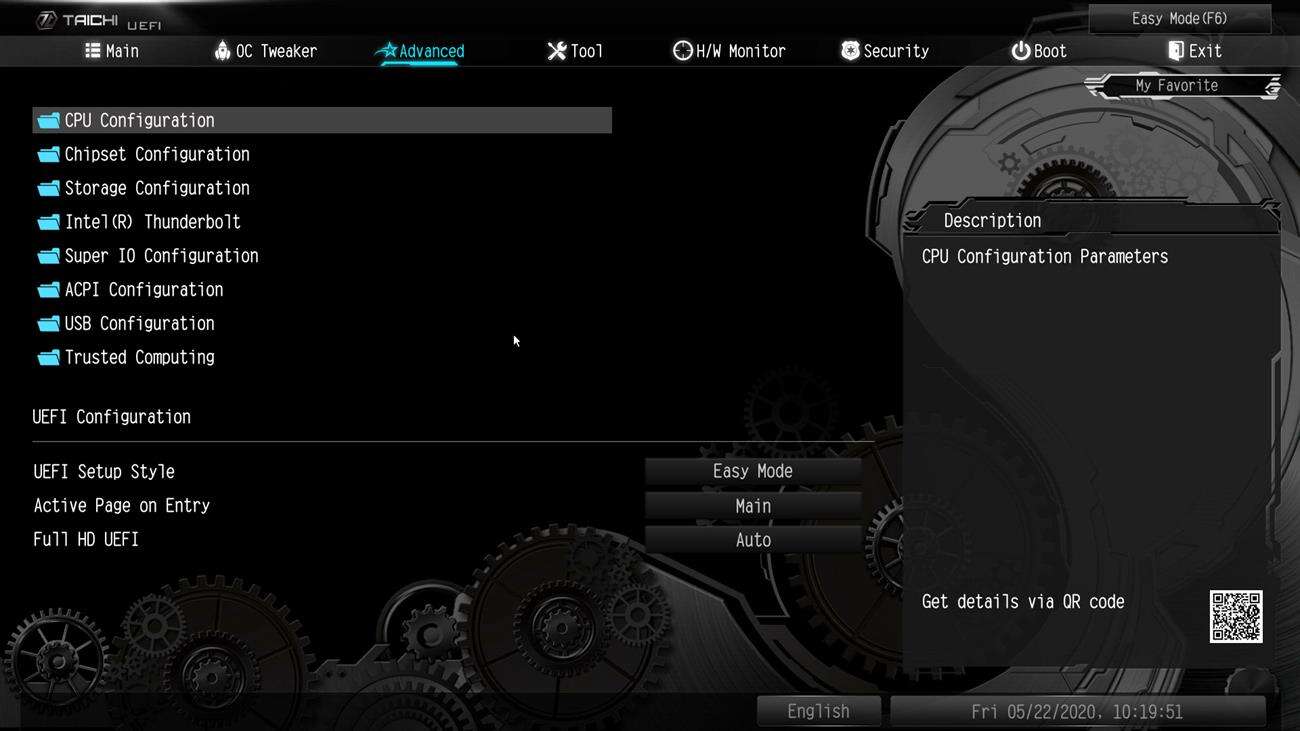Select Intel(R) Thunderbolt entry
The width and height of the screenshot is (1300, 731).
tap(152, 222)
